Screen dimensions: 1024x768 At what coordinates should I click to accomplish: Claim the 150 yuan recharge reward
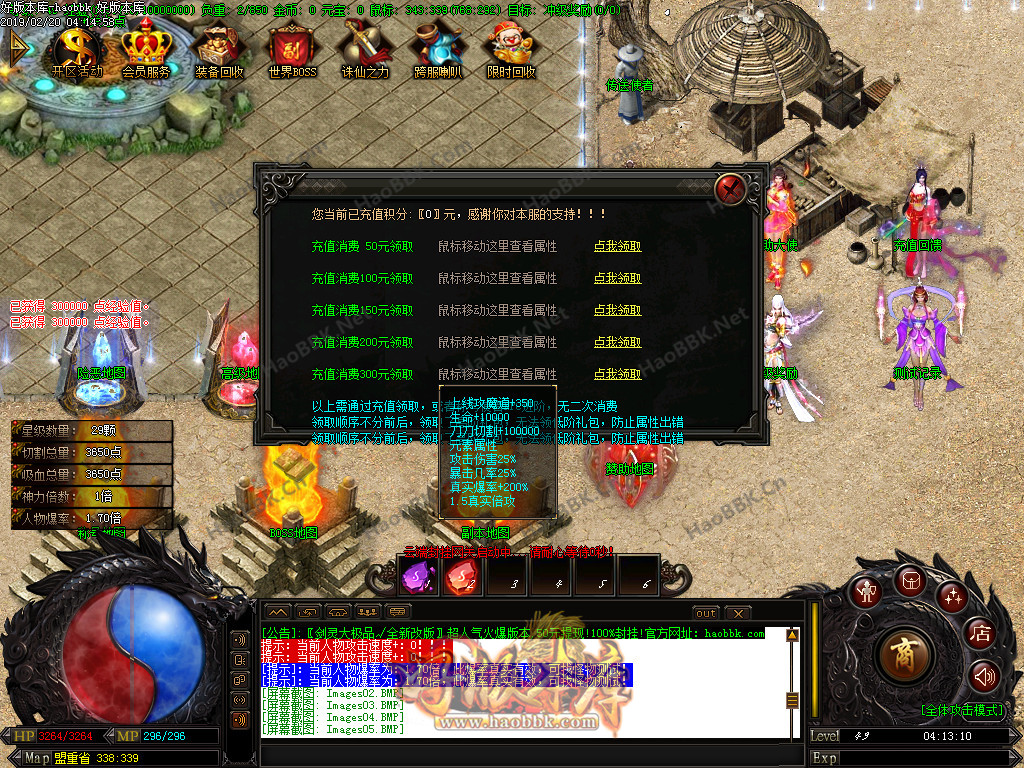click(617, 310)
